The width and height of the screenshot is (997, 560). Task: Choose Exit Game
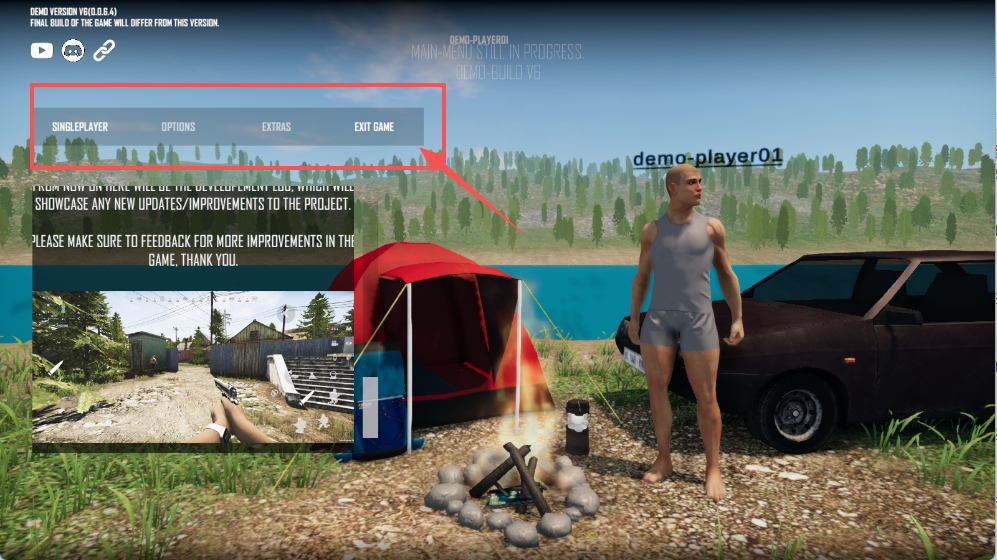374,127
